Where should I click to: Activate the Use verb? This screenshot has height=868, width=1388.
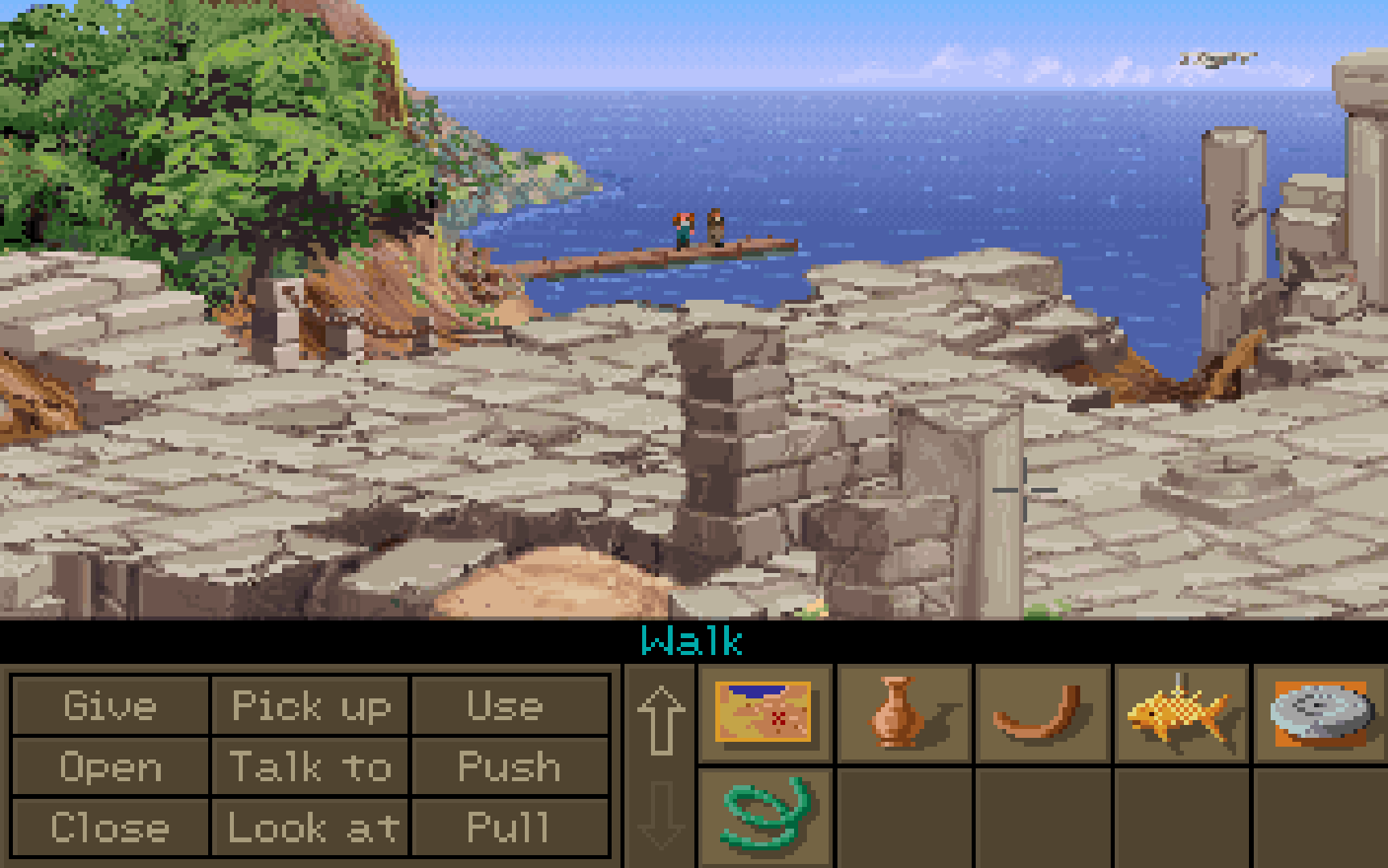coord(509,706)
